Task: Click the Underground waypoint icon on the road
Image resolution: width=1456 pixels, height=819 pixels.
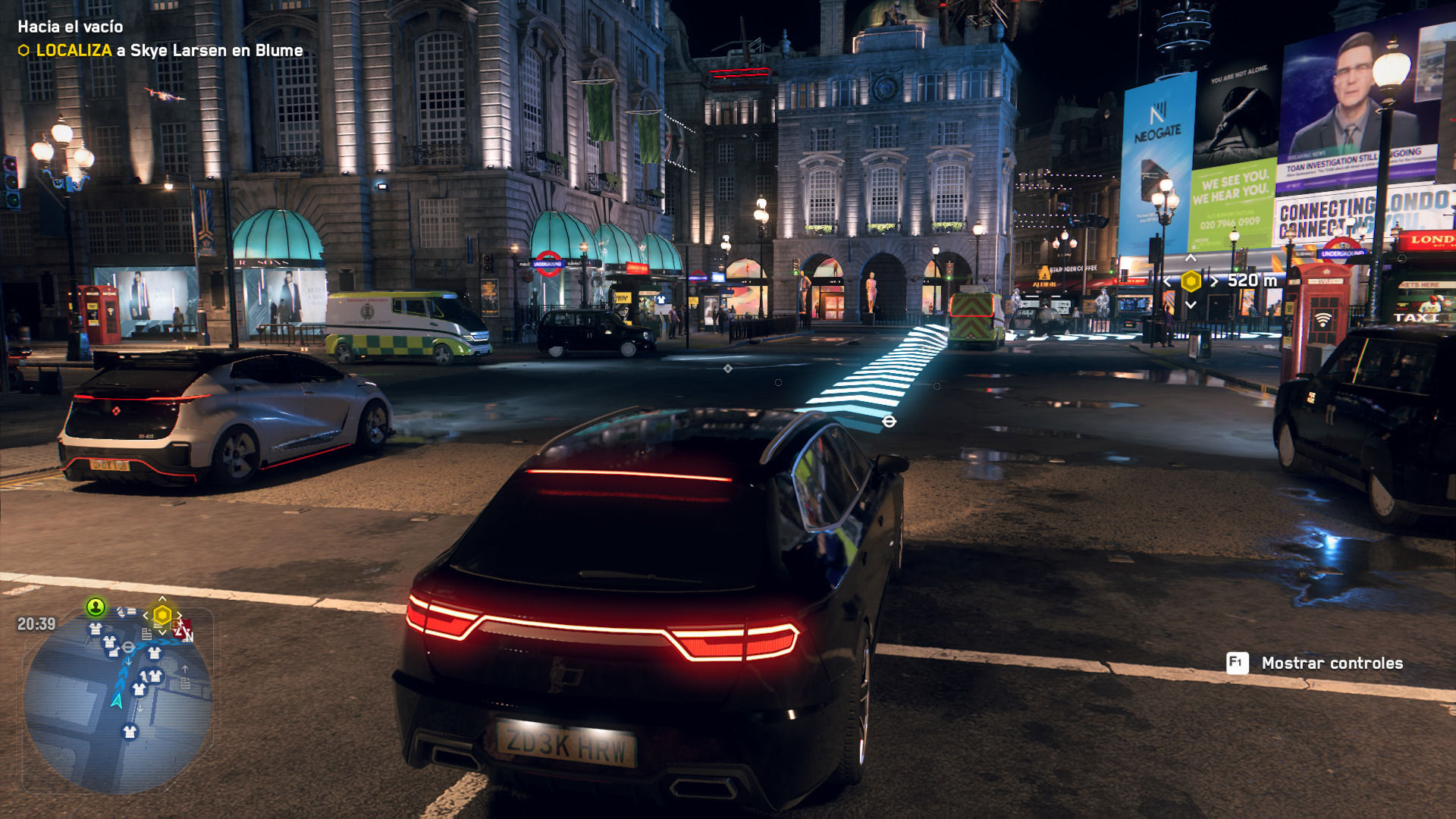Action: coord(890,422)
